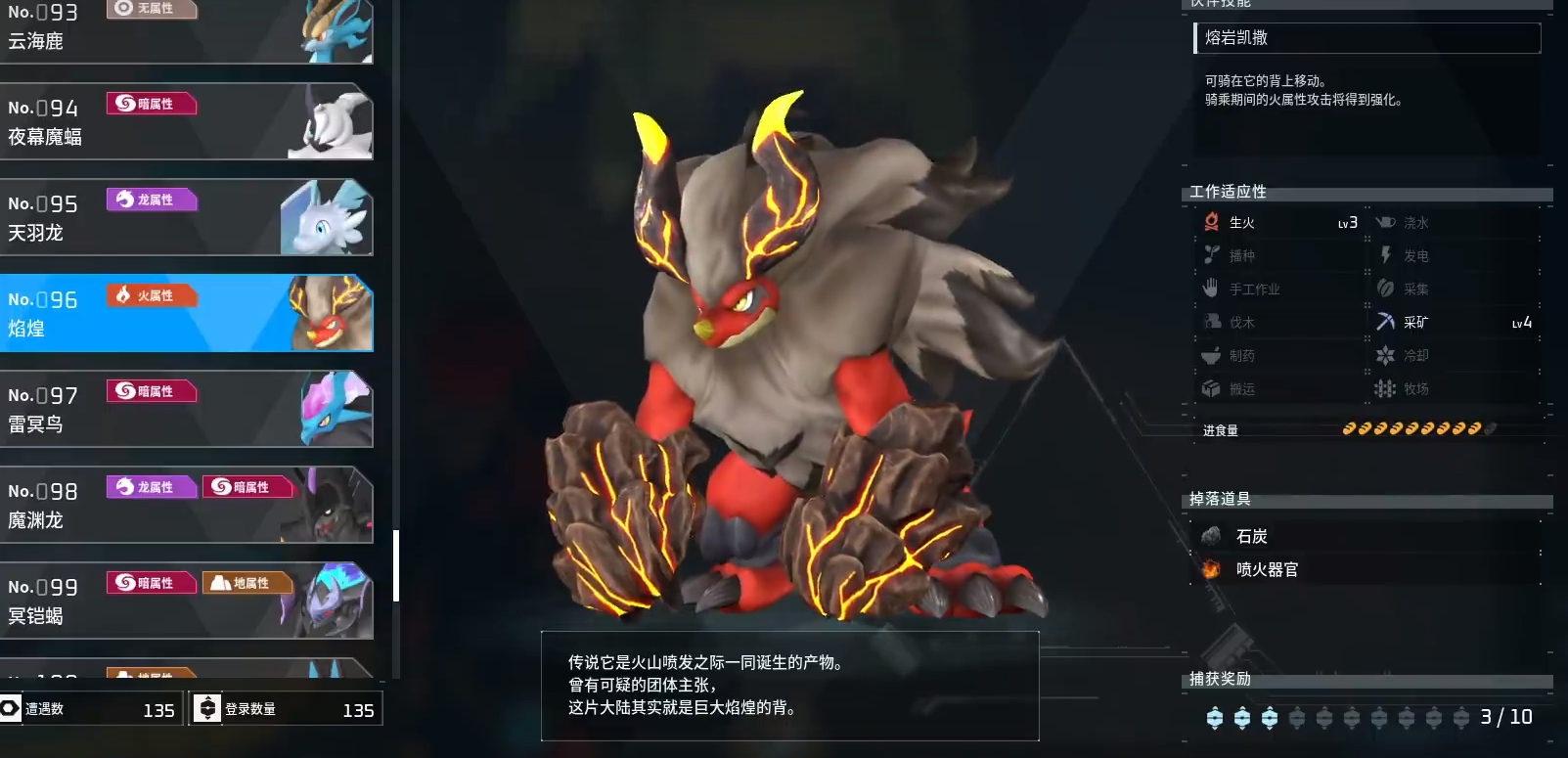Select No.096 焰煌 in the Paldeck list

point(186,313)
